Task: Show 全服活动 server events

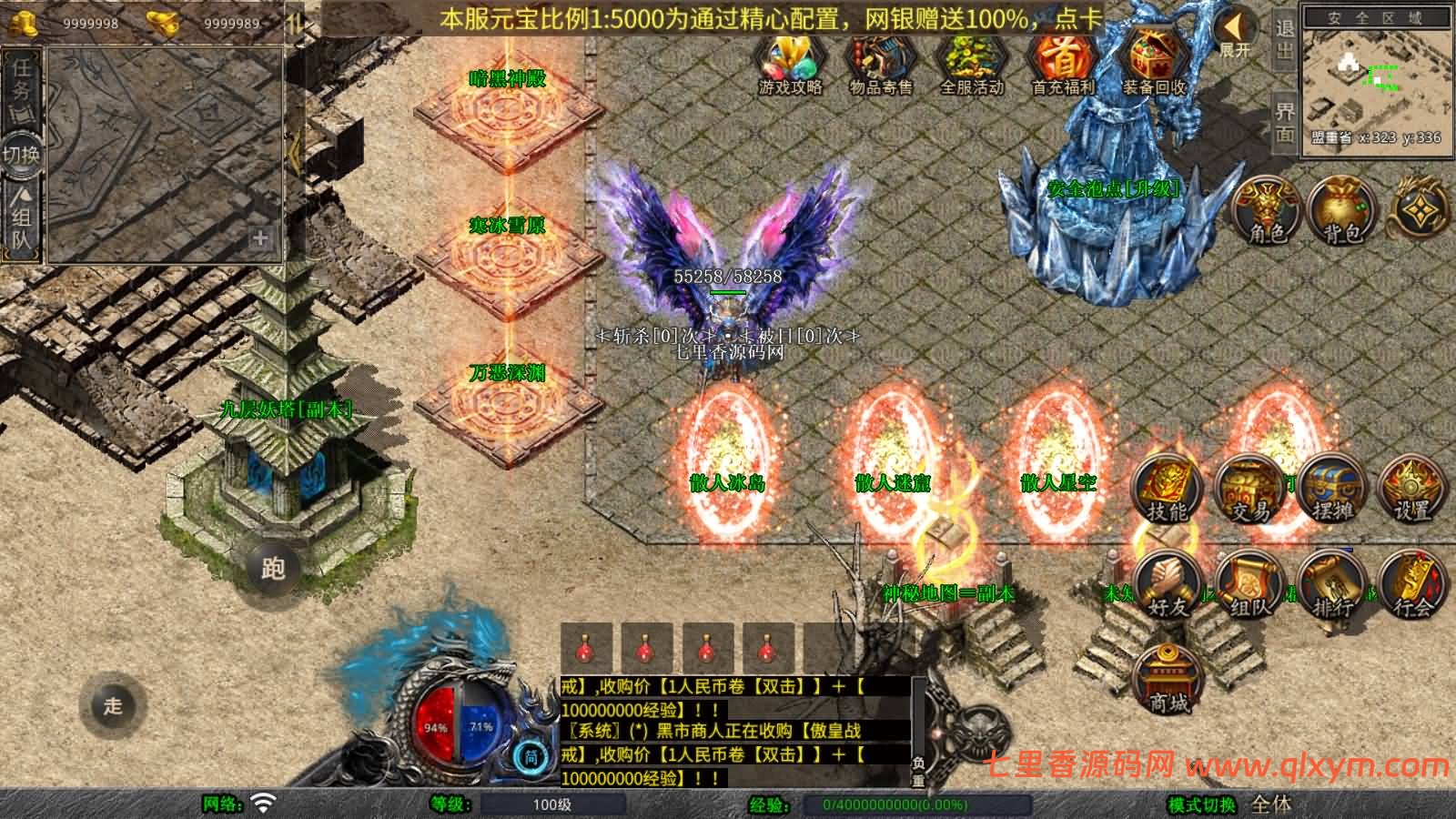Action: 971,64
